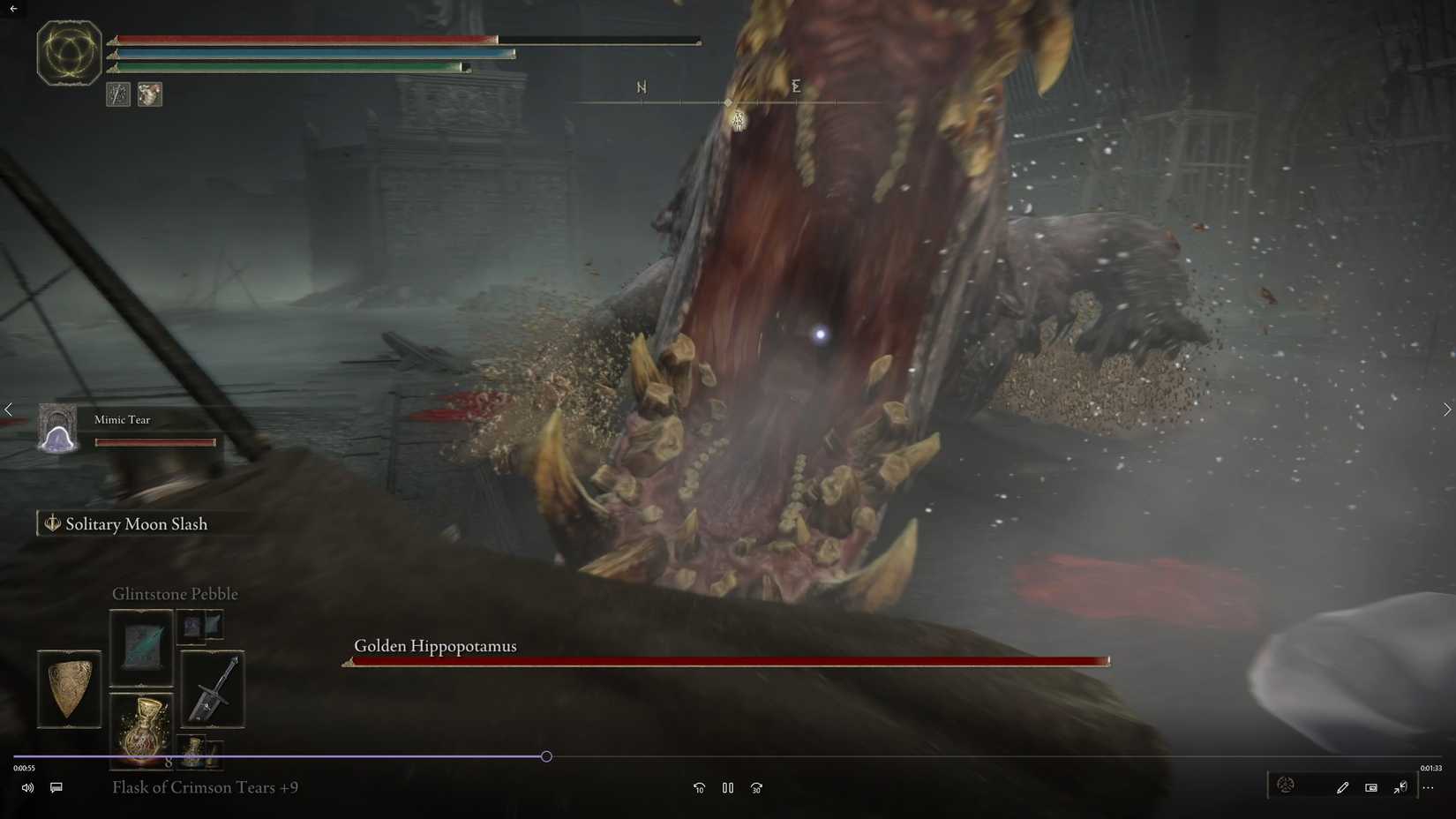
Task: Open the See more options menu
Action: (x=1430, y=786)
